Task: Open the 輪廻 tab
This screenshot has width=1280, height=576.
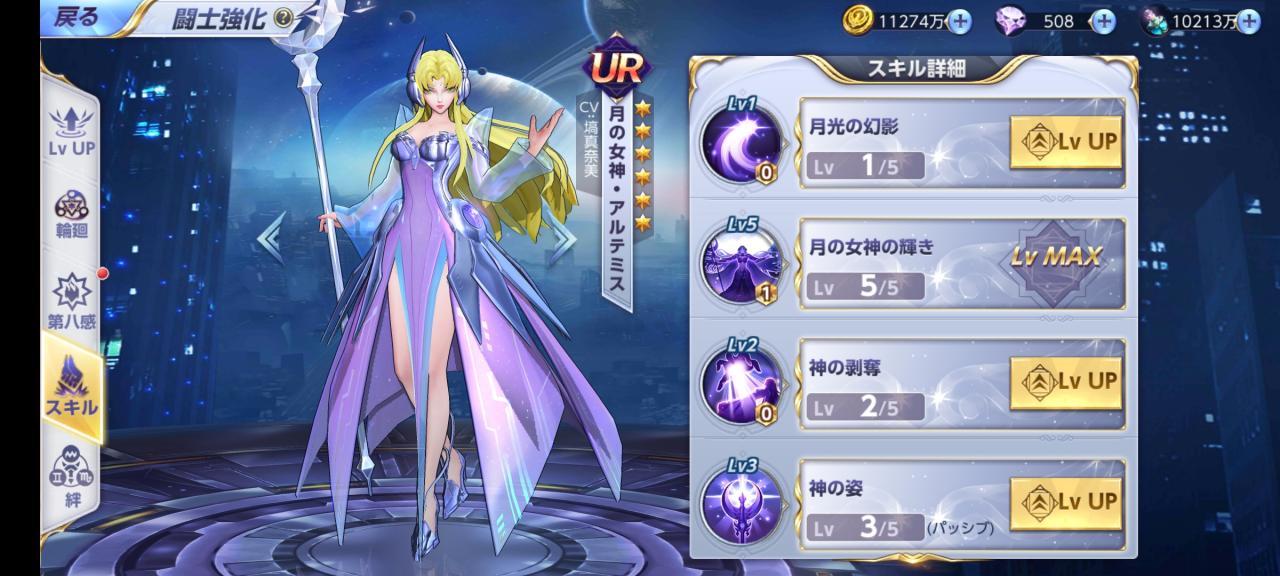Action: point(71,212)
